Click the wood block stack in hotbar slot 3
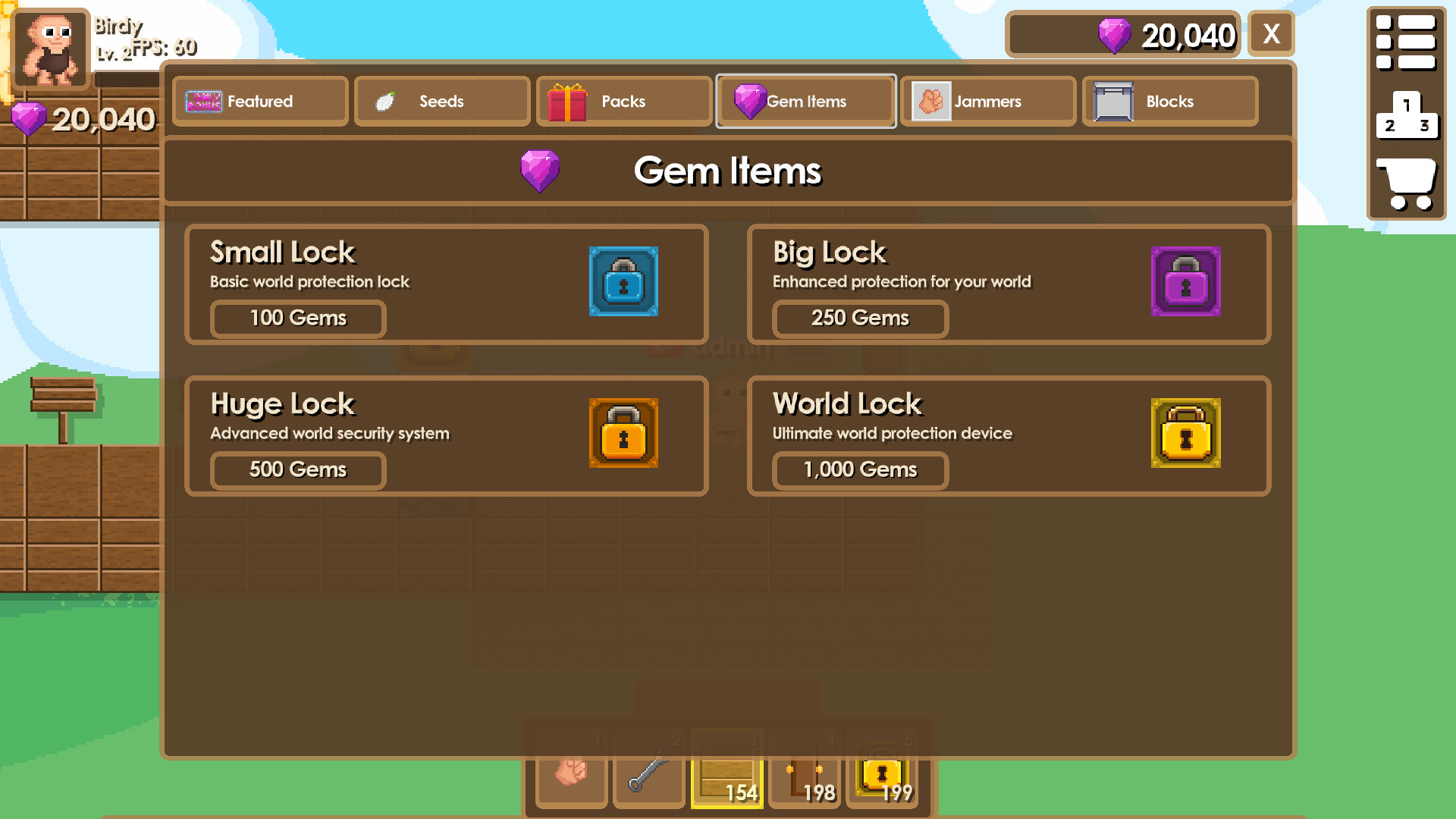This screenshot has width=1456, height=819. [726, 771]
